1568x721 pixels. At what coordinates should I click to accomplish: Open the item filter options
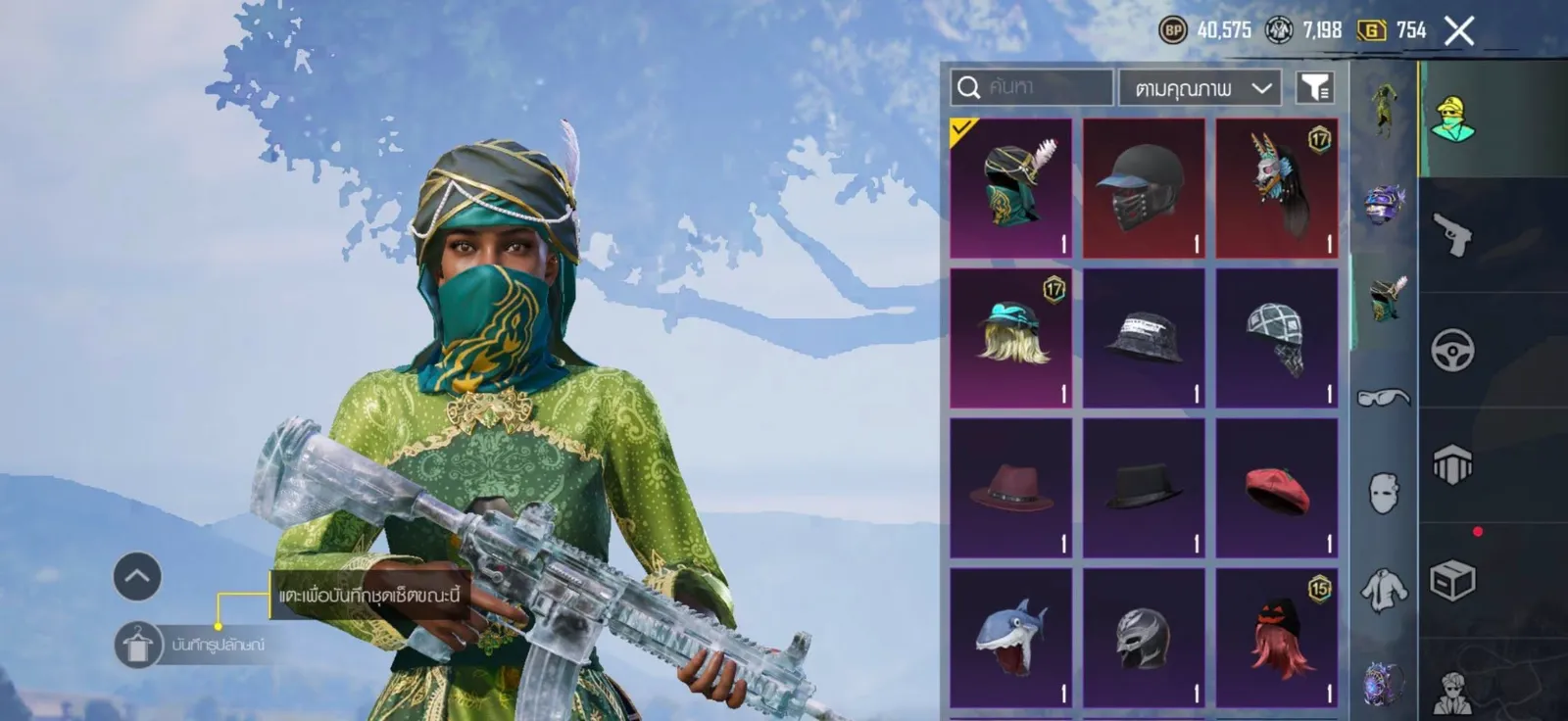(x=1315, y=88)
